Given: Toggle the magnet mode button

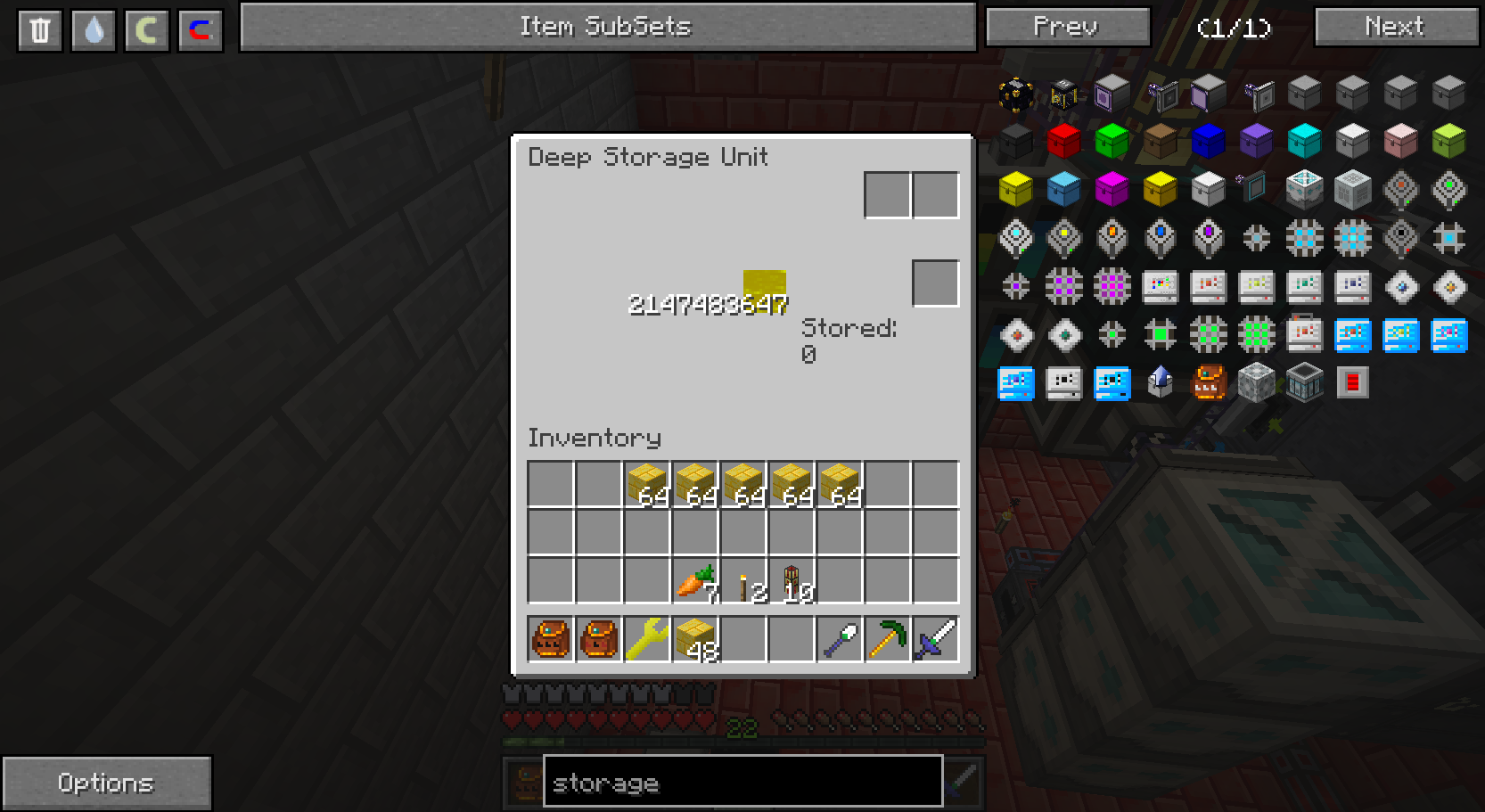Looking at the screenshot, I should [x=201, y=30].
